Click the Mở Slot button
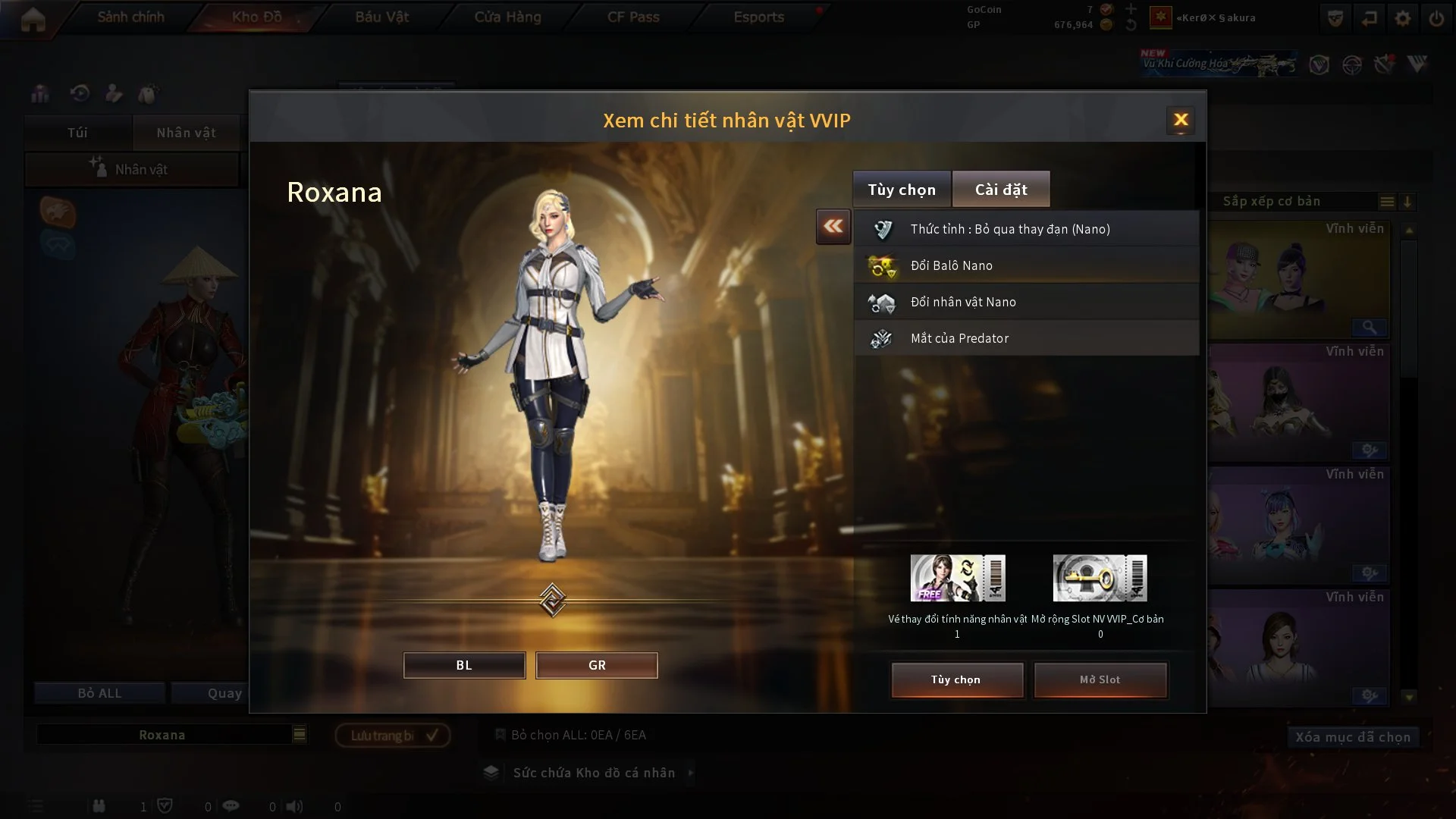Image resolution: width=1456 pixels, height=819 pixels. tap(1100, 680)
